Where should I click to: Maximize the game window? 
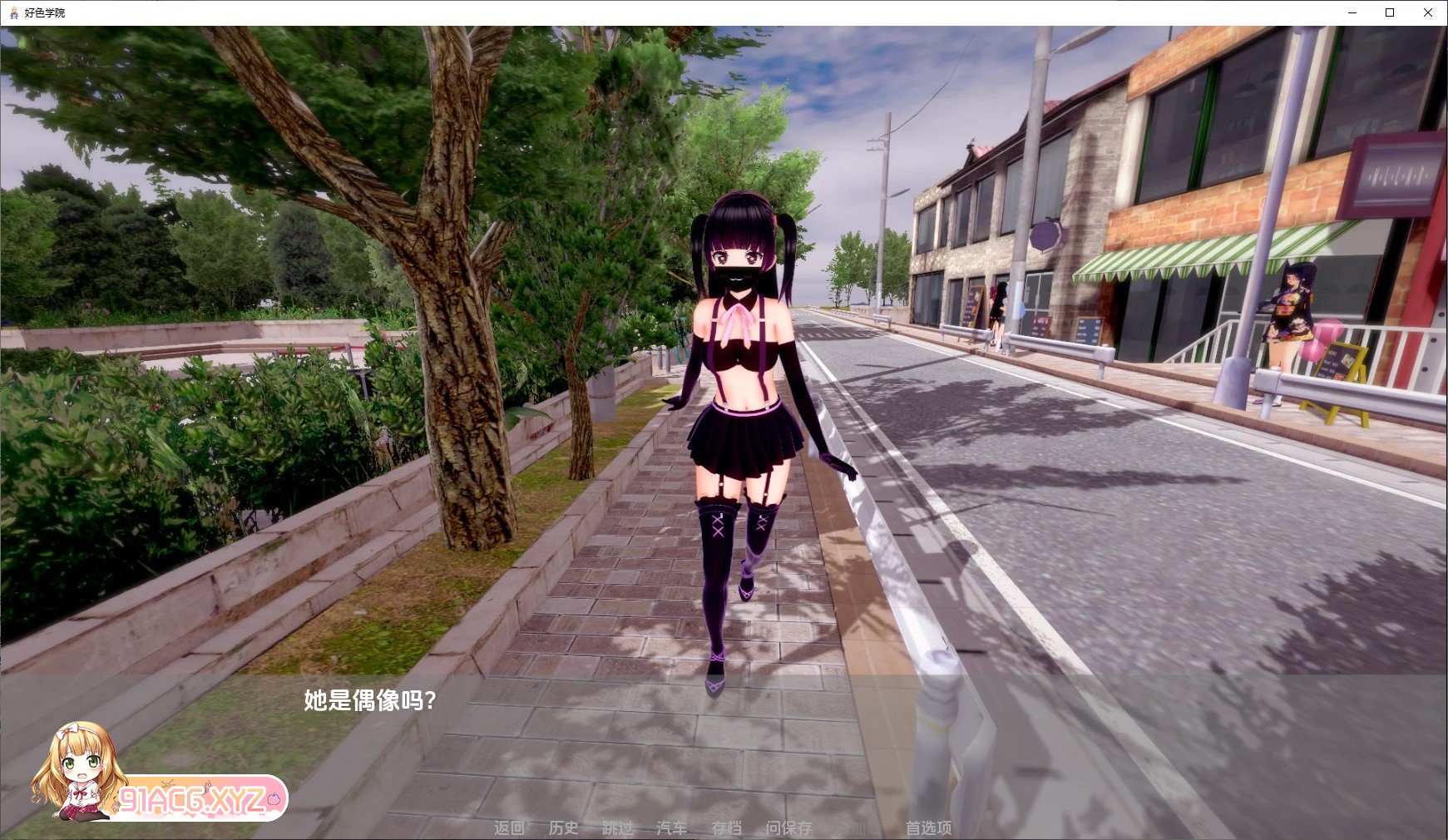pyautogui.click(x=1388, y=13)
